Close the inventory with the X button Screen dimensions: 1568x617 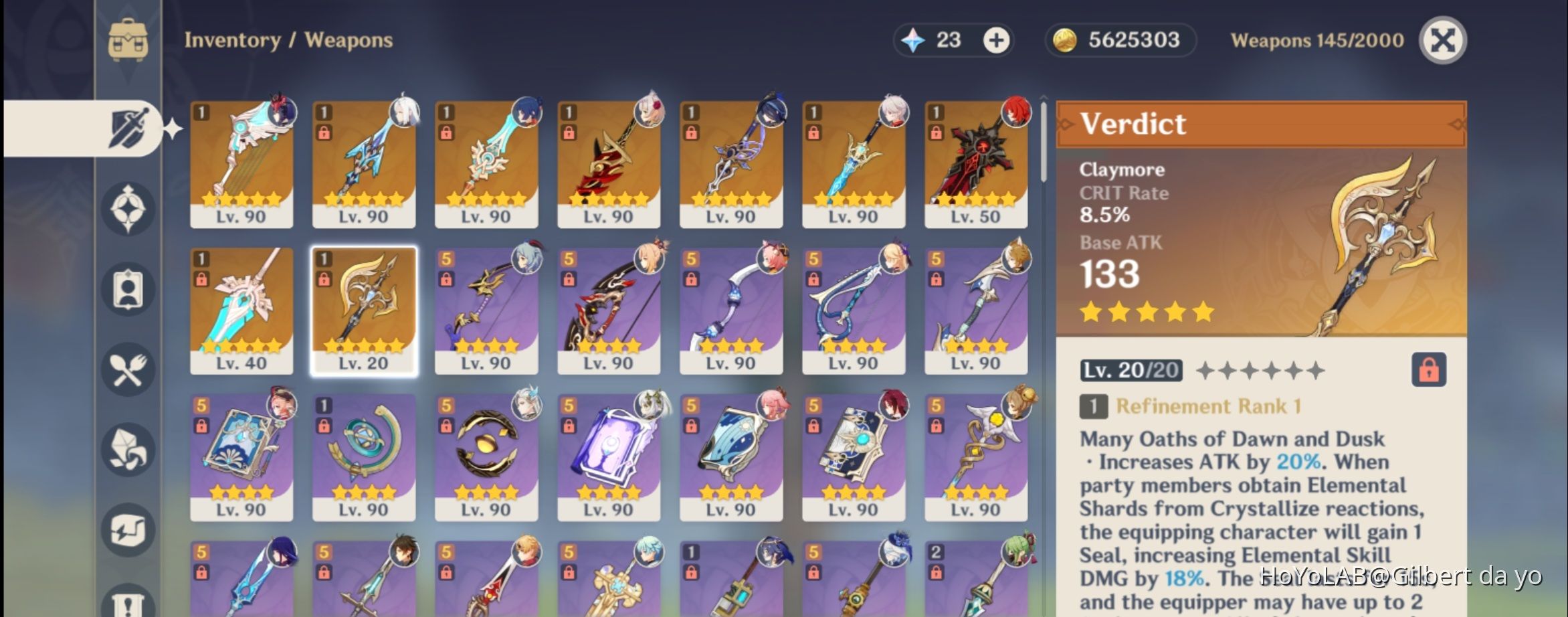pos(1442,40)
